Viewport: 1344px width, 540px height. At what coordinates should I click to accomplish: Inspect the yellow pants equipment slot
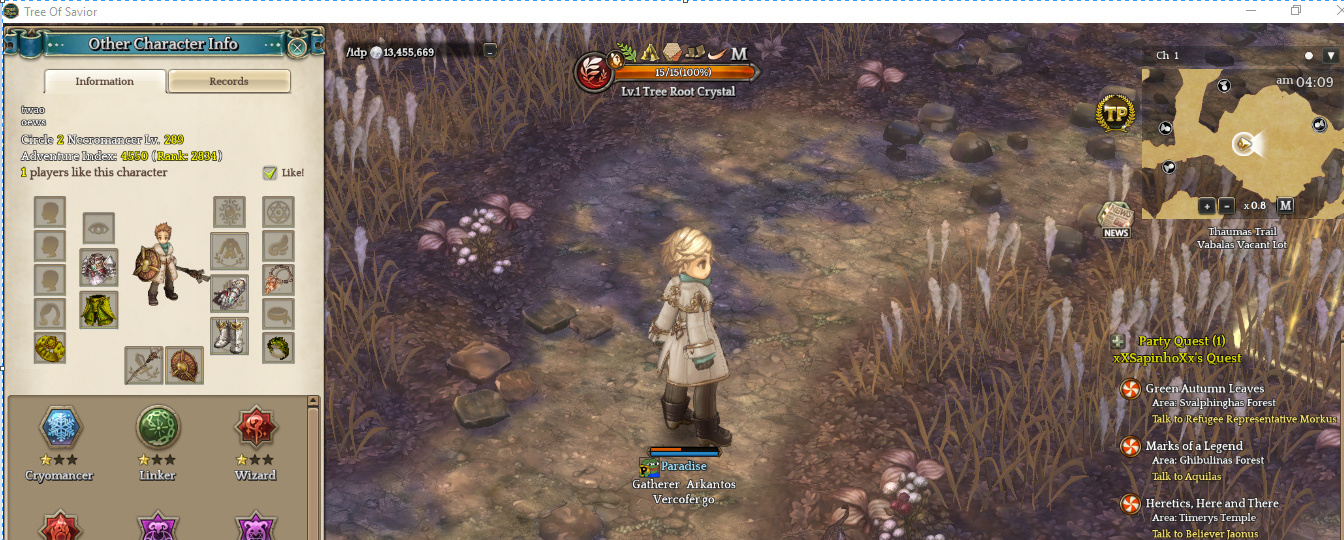[x=99, y=310]
